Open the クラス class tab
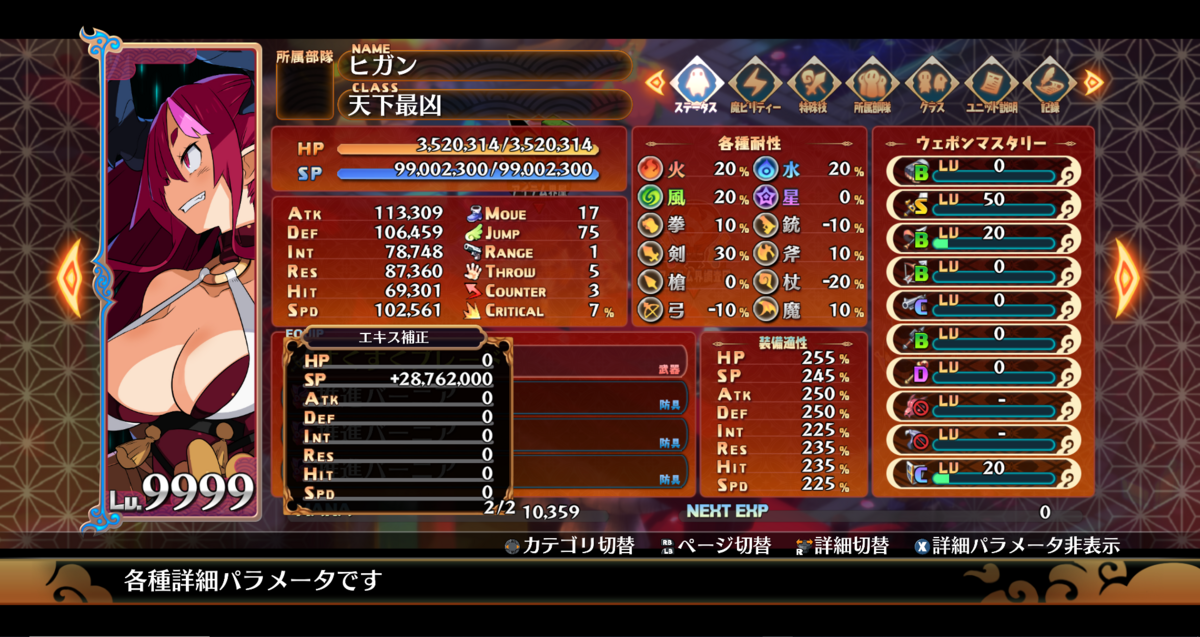The image size is (1200, 637). [931, 82]
